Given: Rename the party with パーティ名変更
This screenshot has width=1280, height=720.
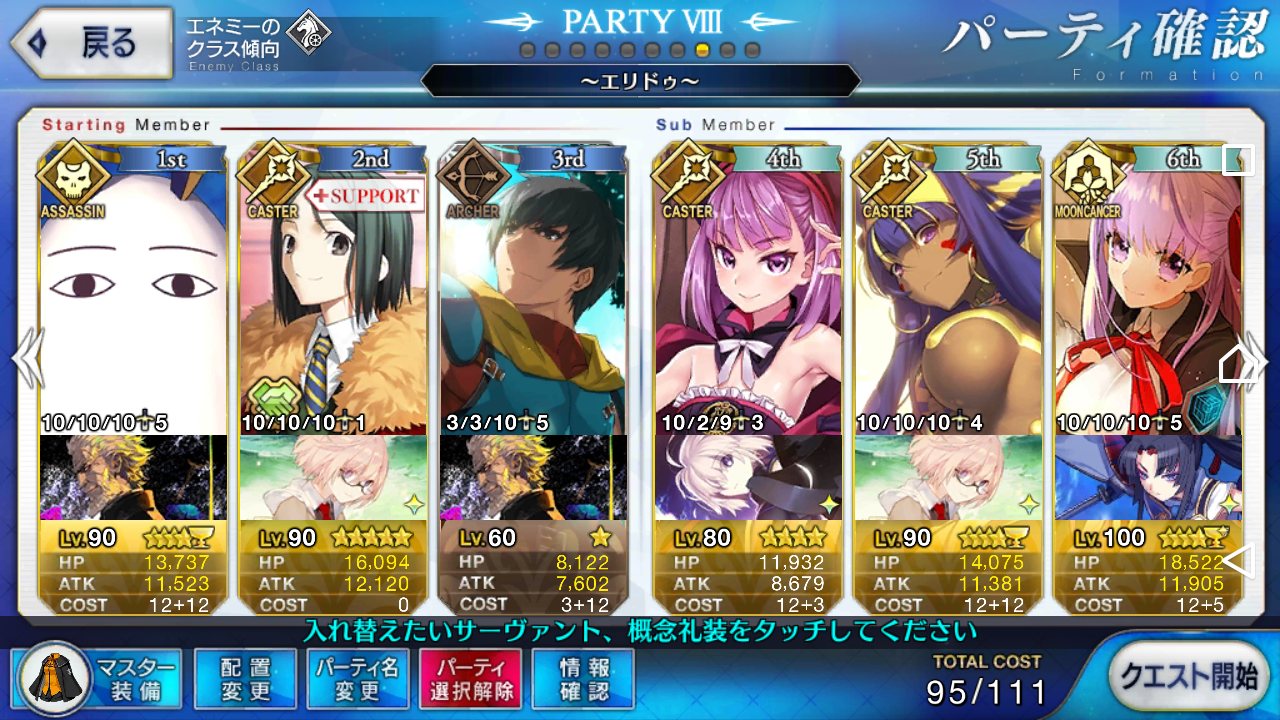Looking at the screenshot, I should tap(357, 679).
